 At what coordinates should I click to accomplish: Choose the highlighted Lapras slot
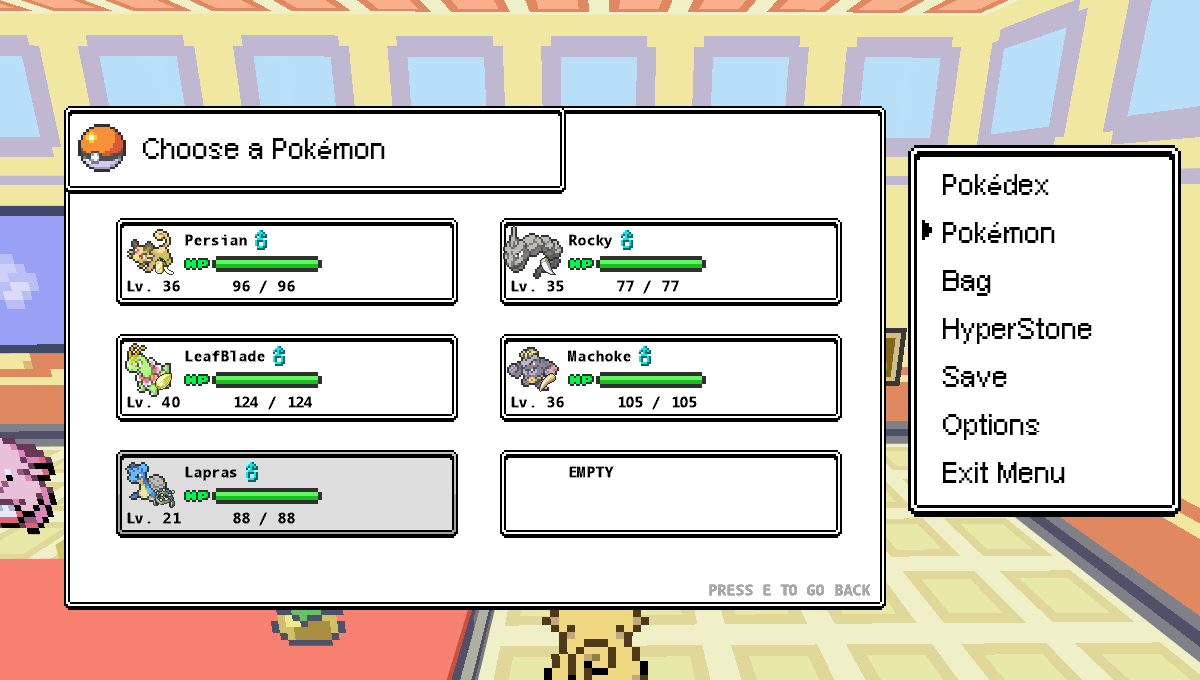[x=287, y=494]
